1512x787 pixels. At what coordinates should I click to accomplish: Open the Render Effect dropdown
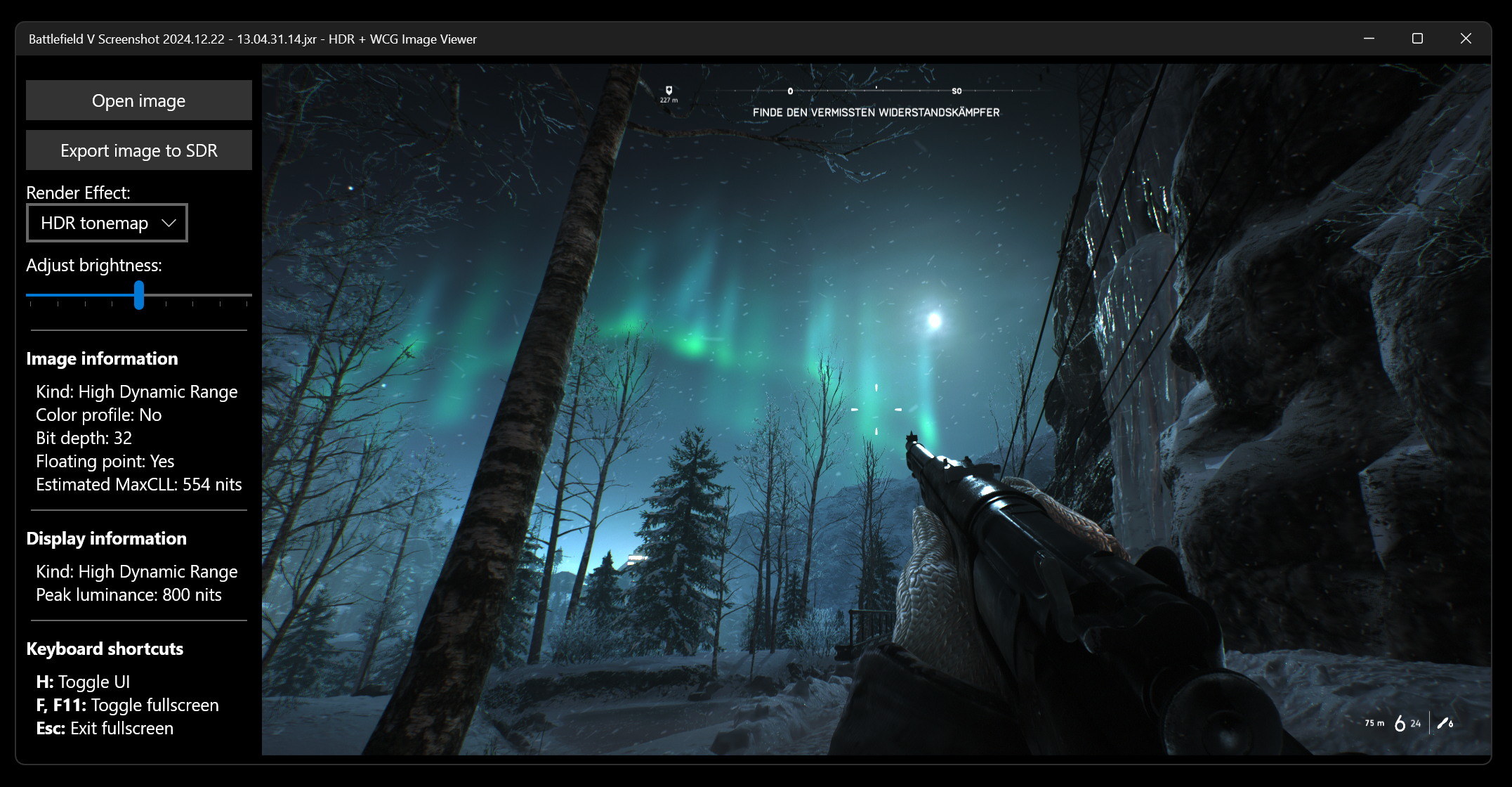107,223
